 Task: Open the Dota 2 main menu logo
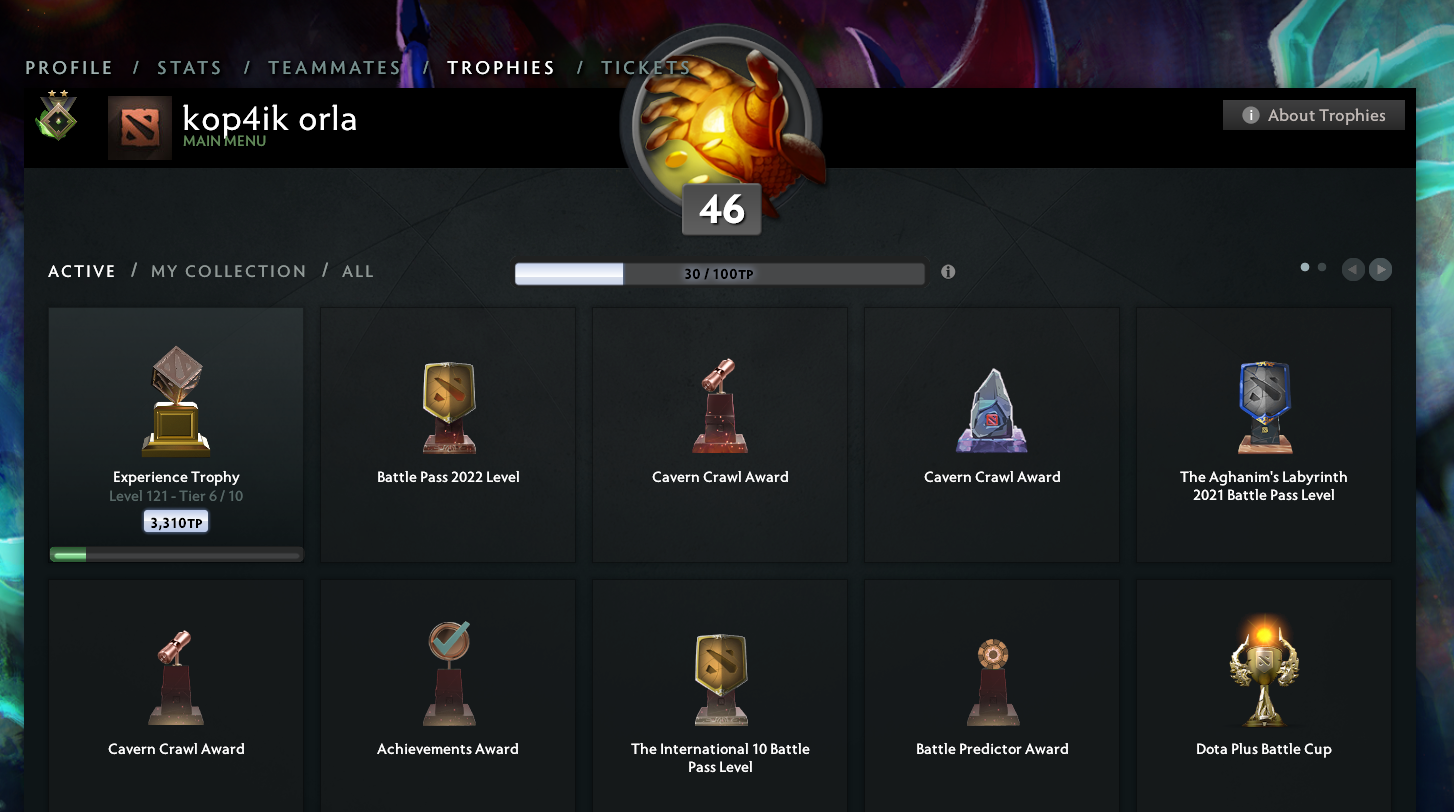(x=139, y=127)
